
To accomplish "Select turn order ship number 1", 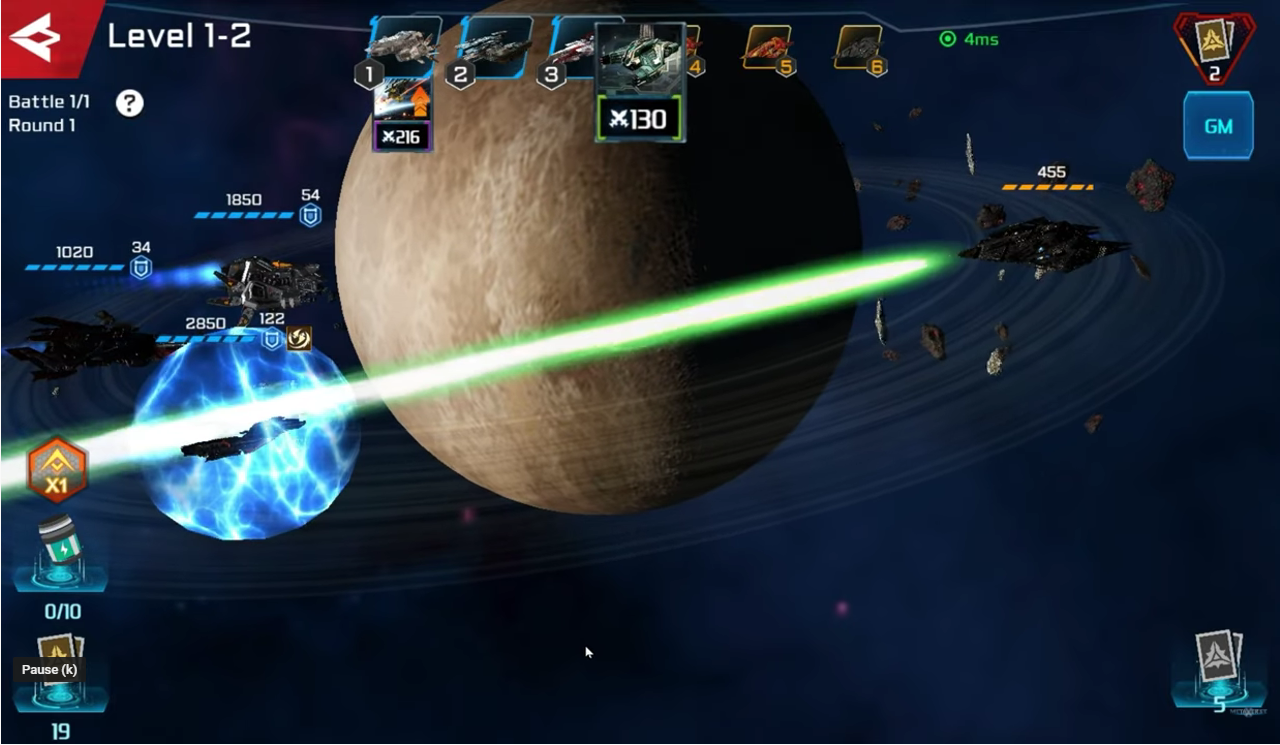I will point(401,45).
